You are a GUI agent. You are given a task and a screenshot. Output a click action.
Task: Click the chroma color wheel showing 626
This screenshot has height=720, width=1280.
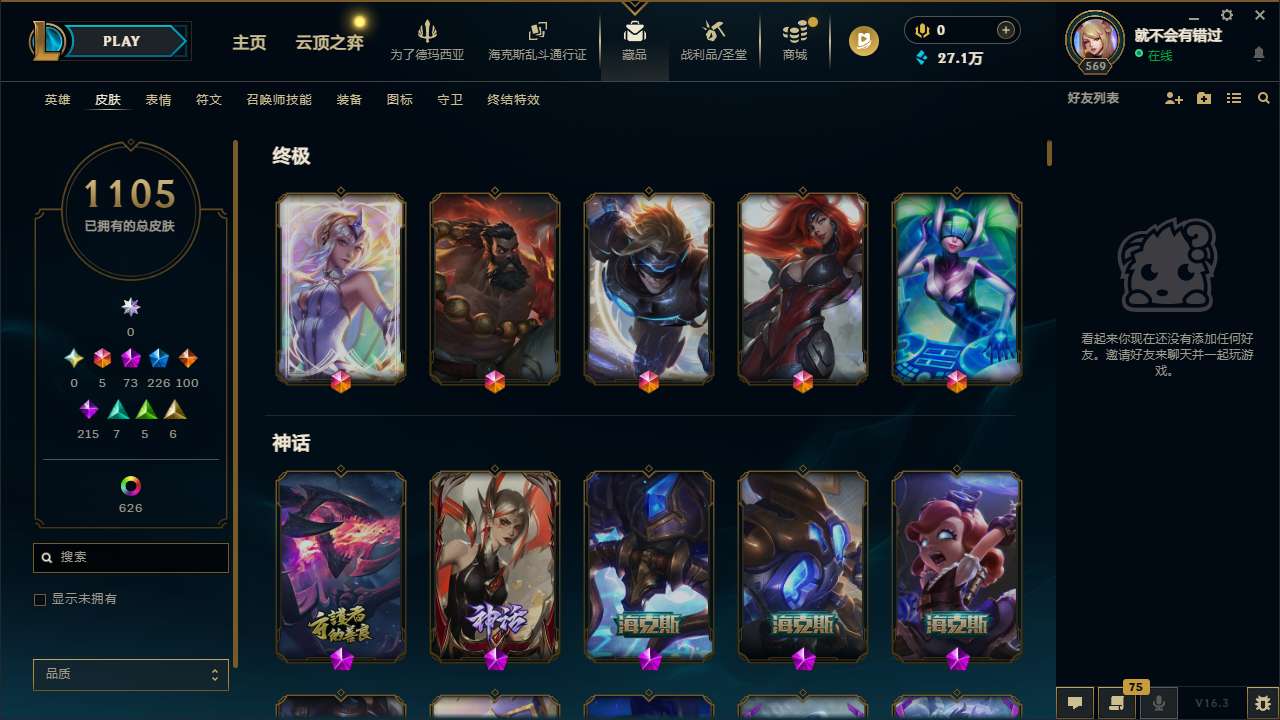131,487
